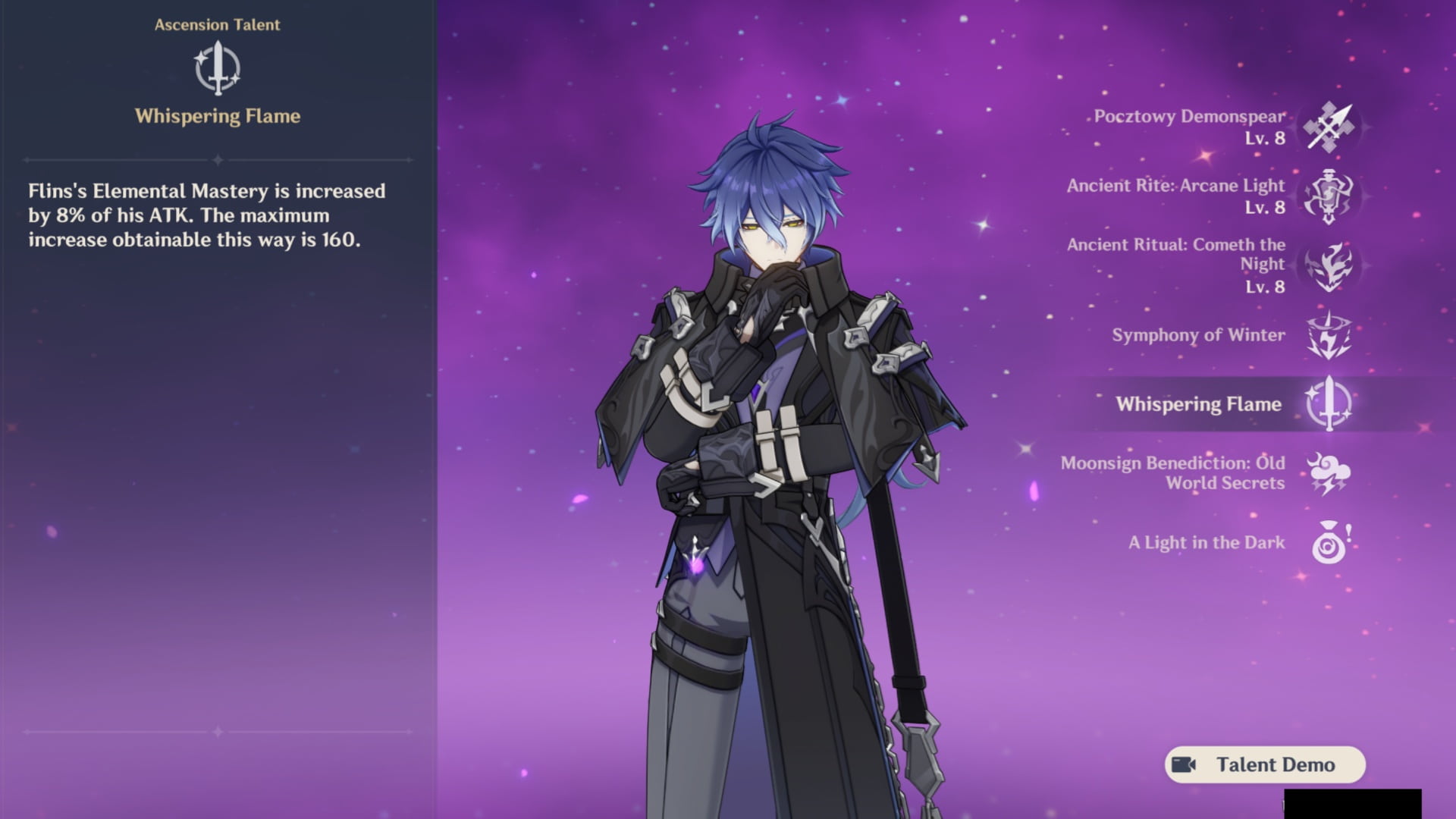
Task: Select the Pocztowy Demonspear talent
Action: pyautogui.click(x=1329, y=127)
